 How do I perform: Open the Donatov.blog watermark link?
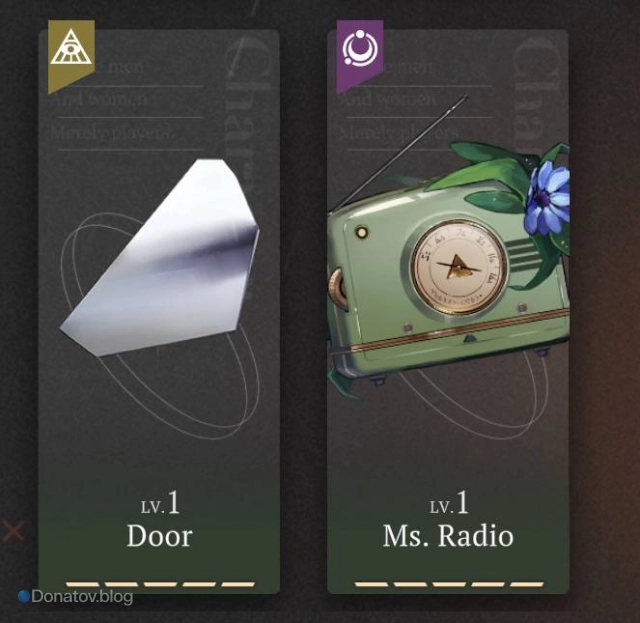coord(76,597)
